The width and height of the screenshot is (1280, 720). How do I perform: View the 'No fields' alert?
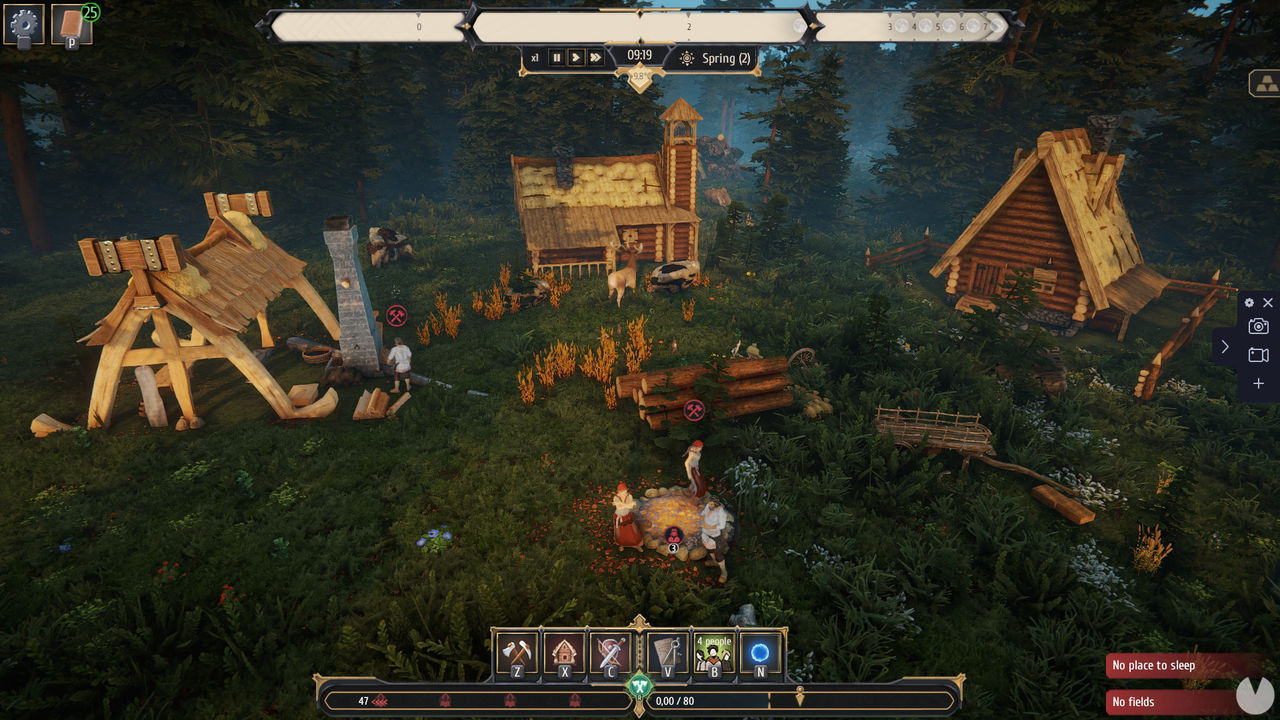[1170, 702]
